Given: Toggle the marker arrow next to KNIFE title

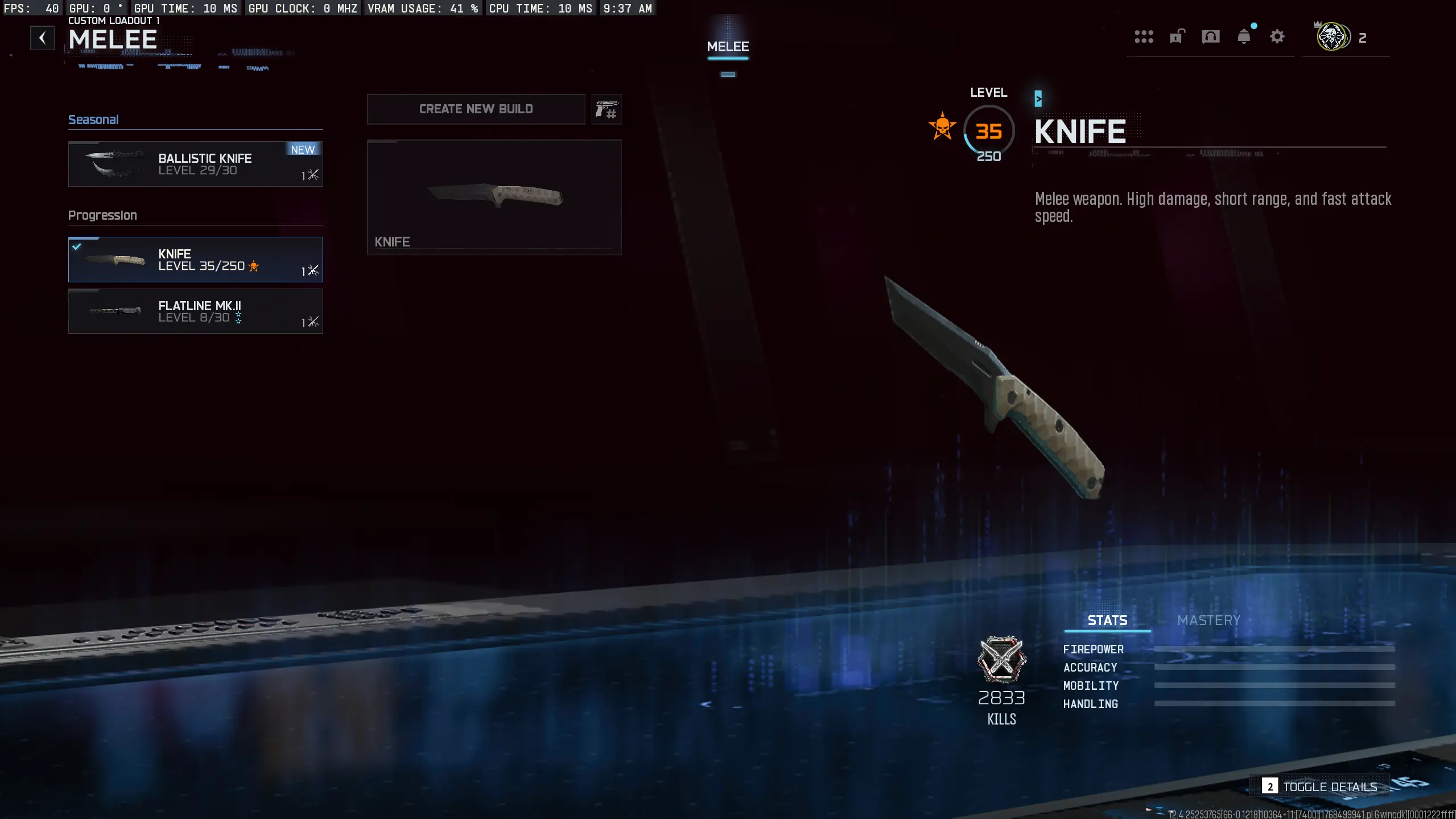Looking at the screenshot, I should click(1038, 97).
